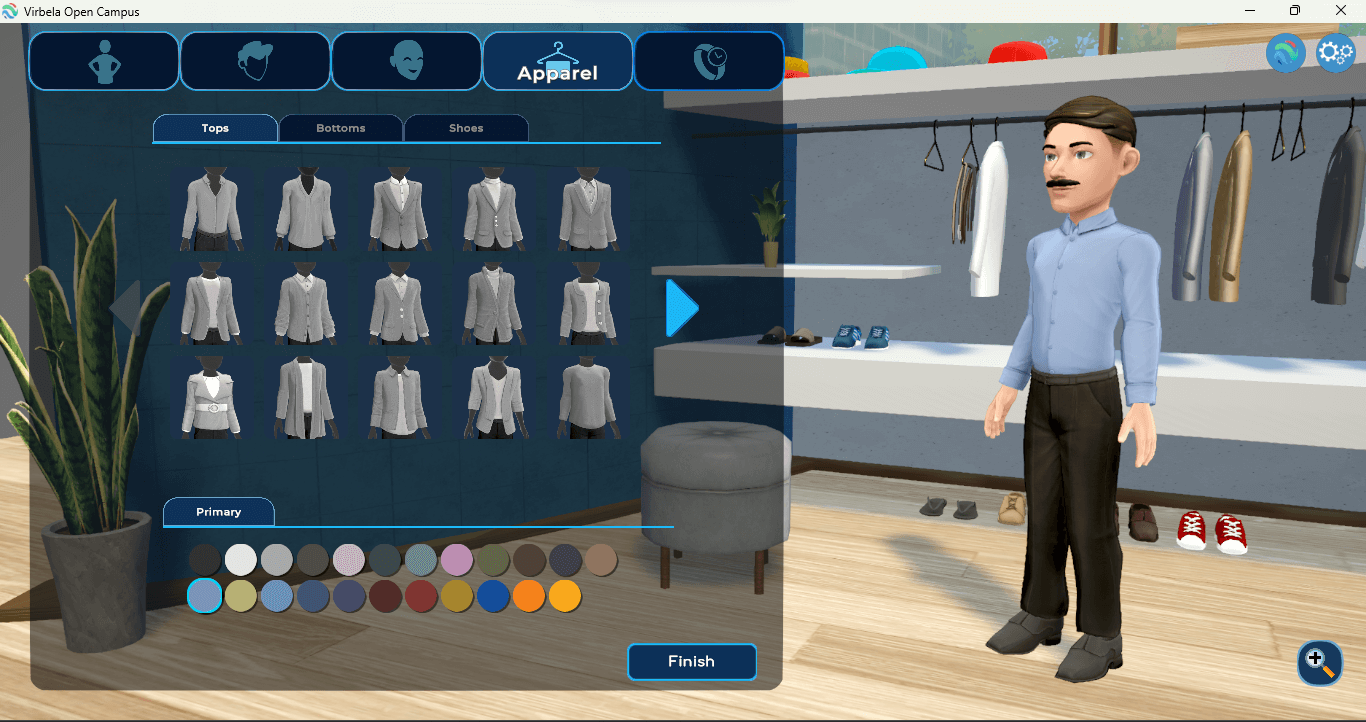Open the watch accessories tab
This screenshot has width=1366, height=722.
(709, 61)
